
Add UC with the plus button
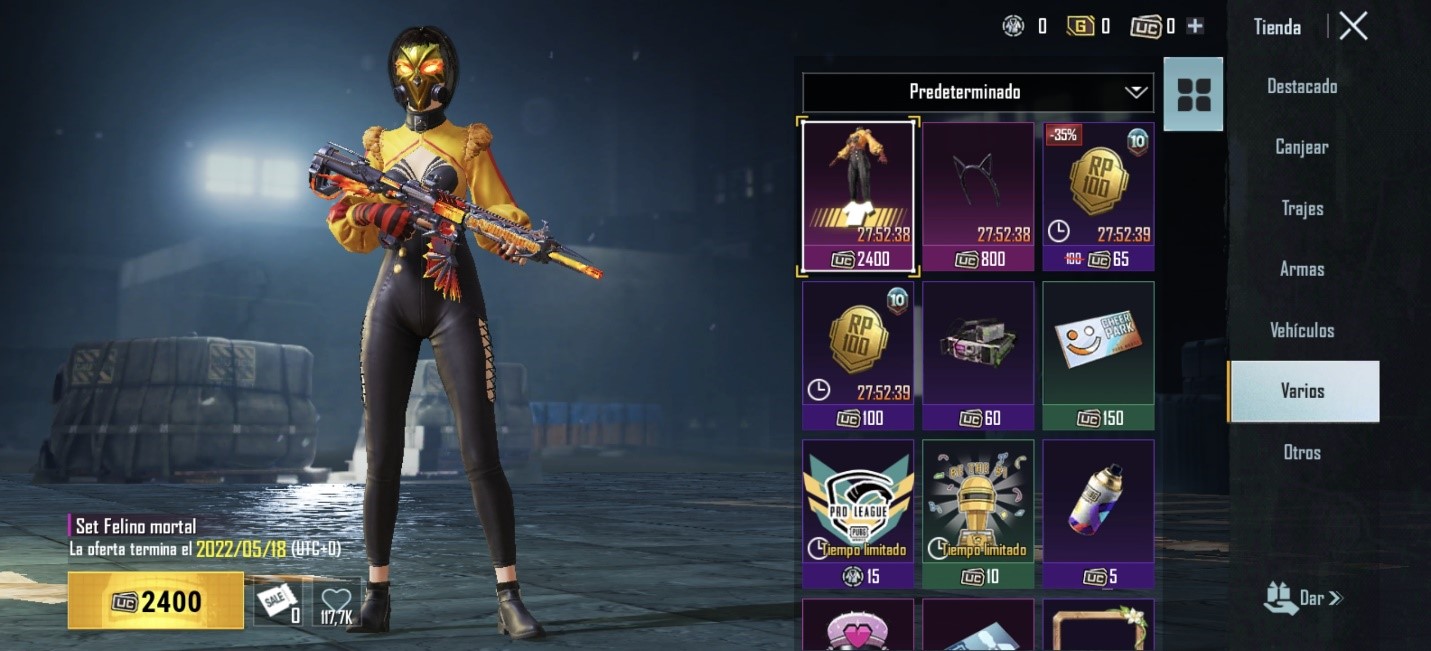[x=1195, y=27]
